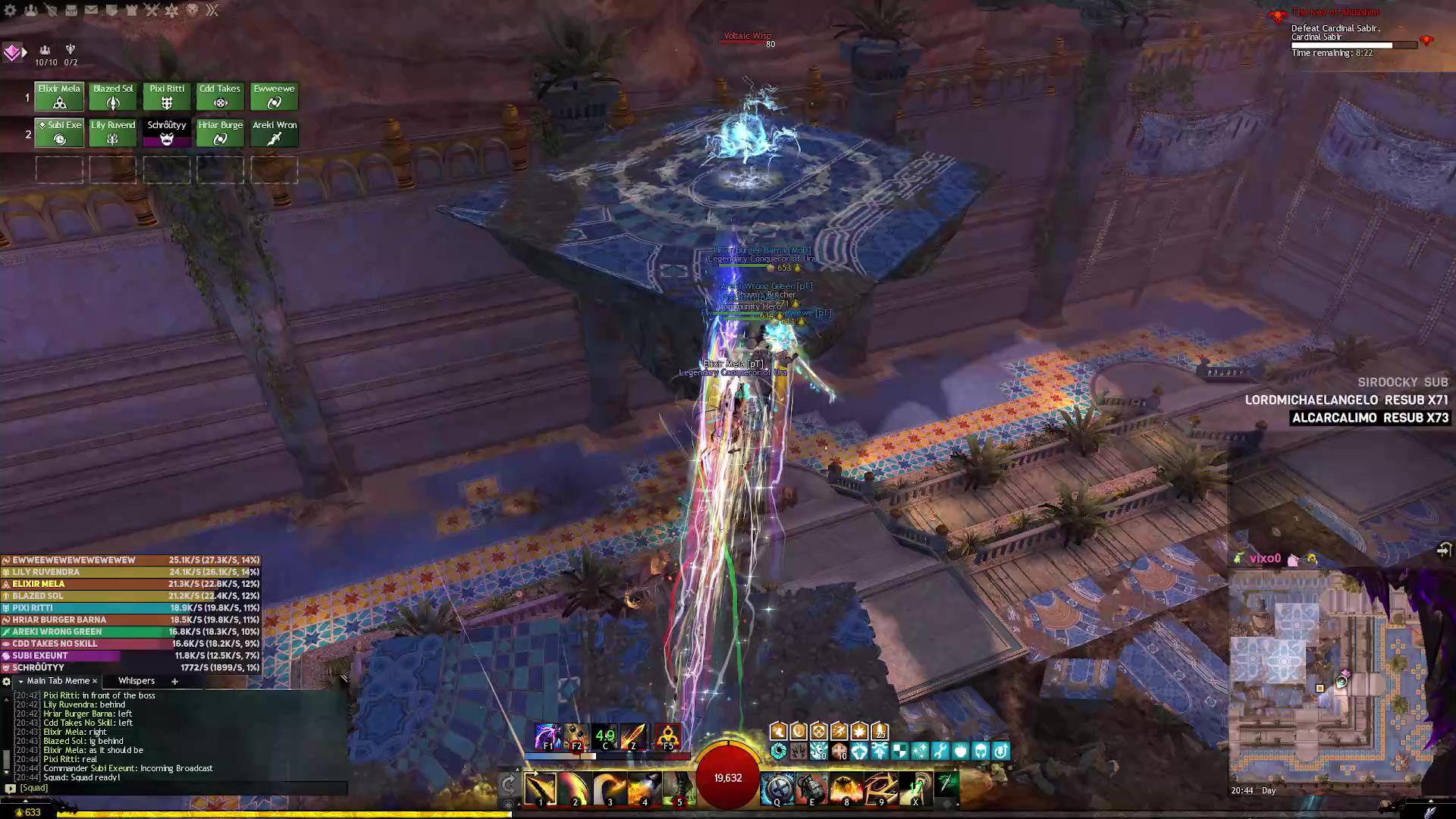Click the weapon swap arrow button
1456x819 pixels.
pyautogui.click(x=508, y=784)
